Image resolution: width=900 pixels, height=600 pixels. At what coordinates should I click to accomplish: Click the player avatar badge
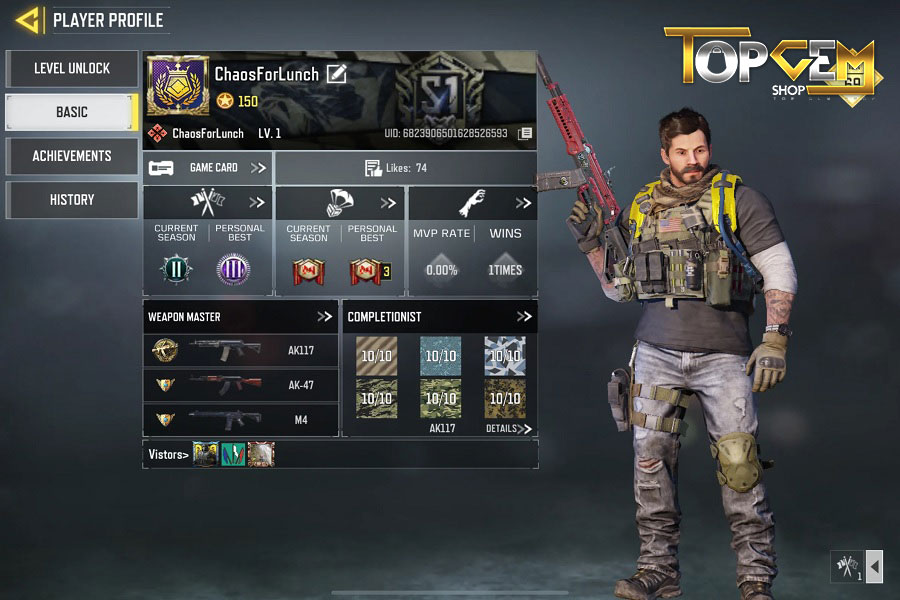click(178, 86)
